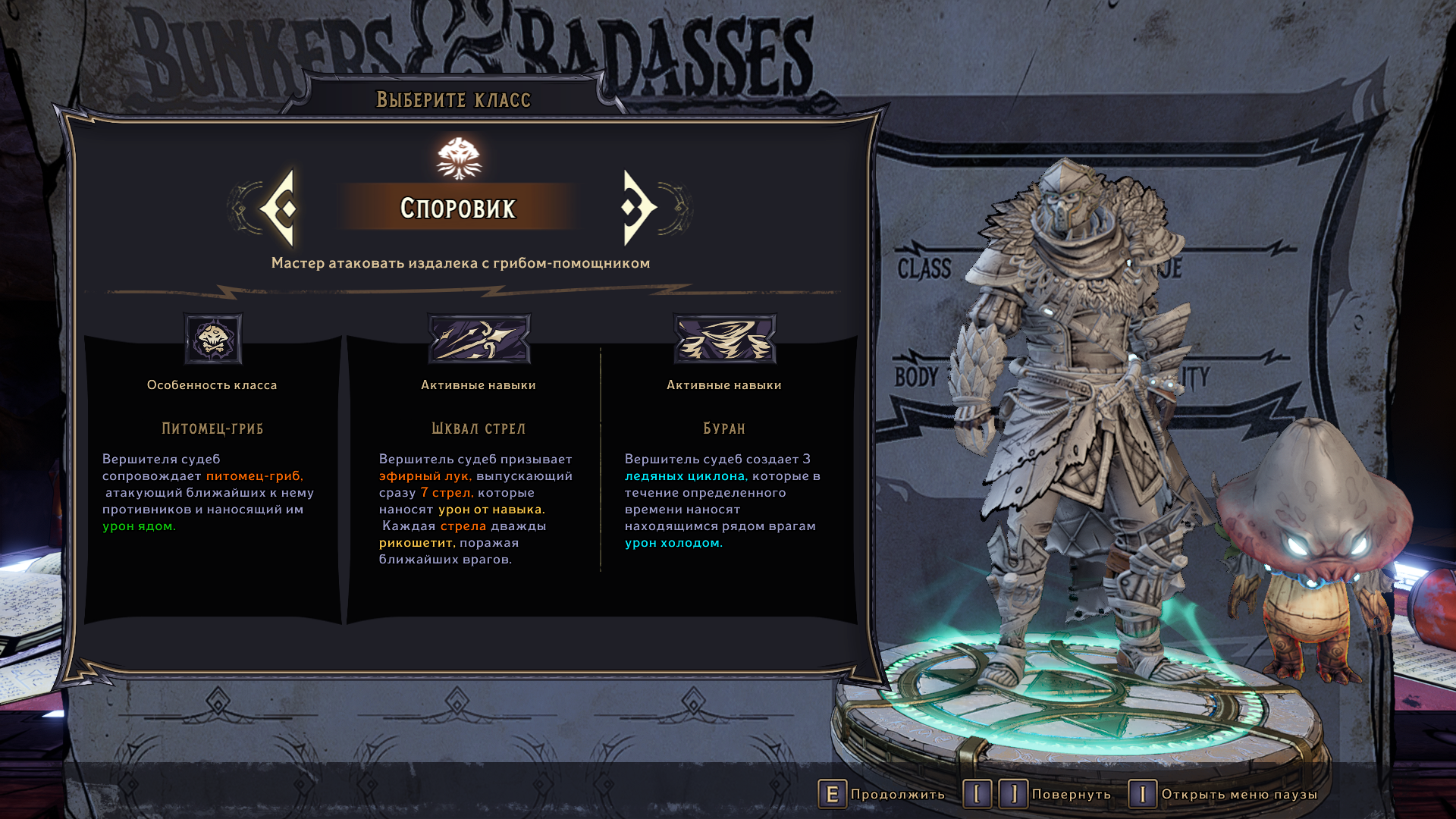Switch to the previous class with left arrow
The width and height of the screenshot is (1456, 819).
[278, 208]
